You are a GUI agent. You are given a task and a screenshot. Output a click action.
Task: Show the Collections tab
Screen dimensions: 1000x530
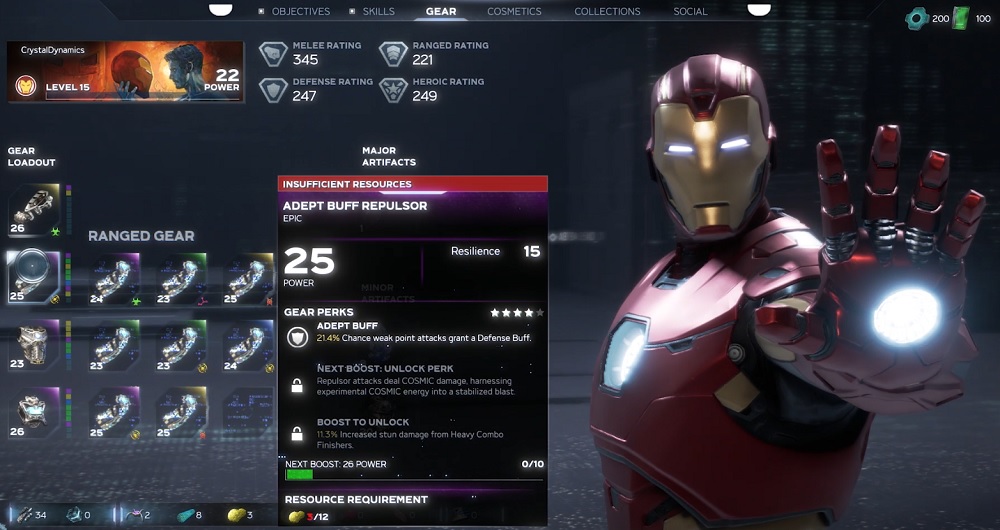pyautogui.click(x=607, y=12)
